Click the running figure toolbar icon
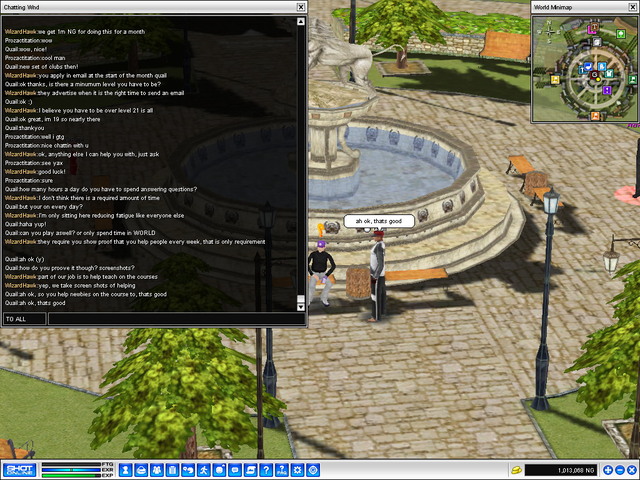The width and height of the screenshot is (640, 480). [203, 469]
